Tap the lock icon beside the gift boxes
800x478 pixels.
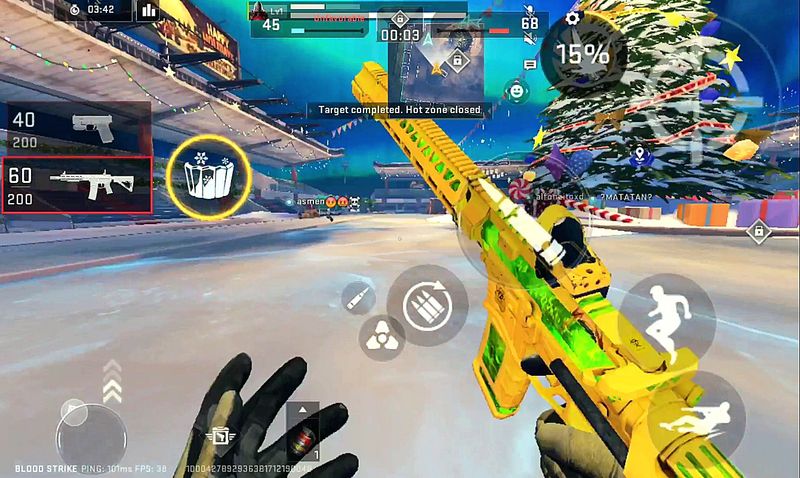tap(759, 232)
